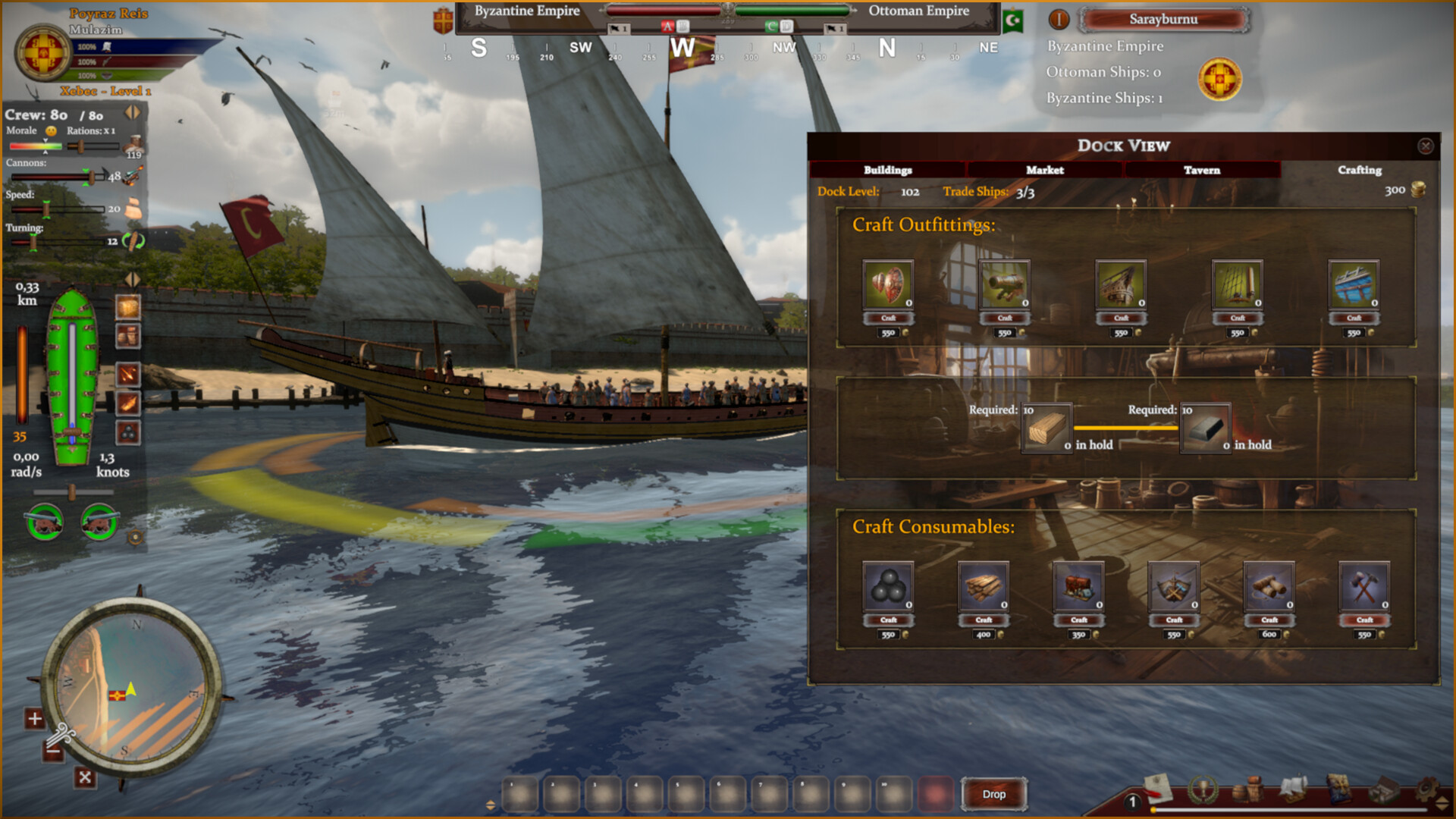Click the figurehead outfitting icon
Image resolution: width=1456 pixels, height=819 pixels.
[x=888, y=287]
